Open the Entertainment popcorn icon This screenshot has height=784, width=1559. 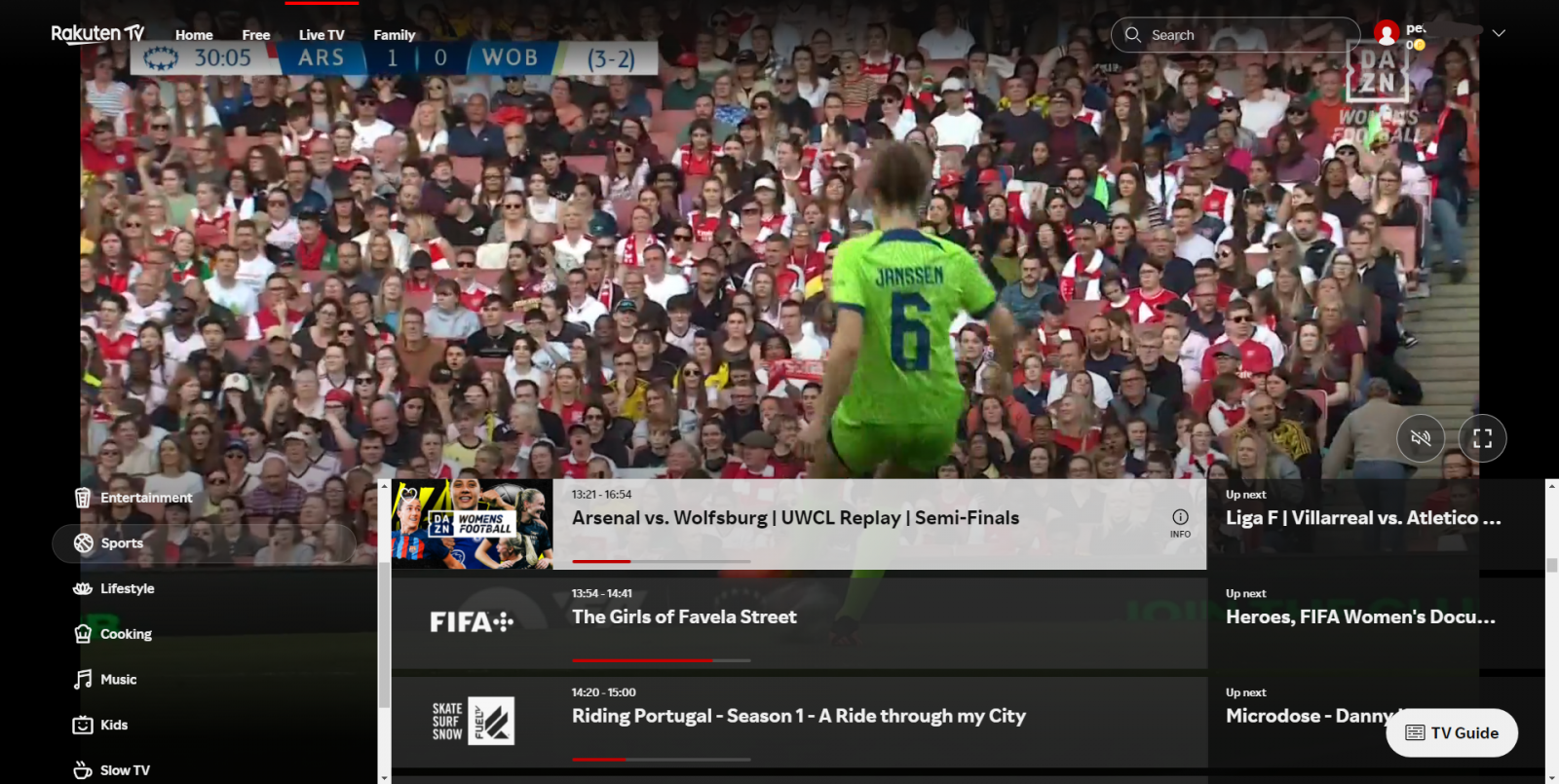[x=82, y=497]
